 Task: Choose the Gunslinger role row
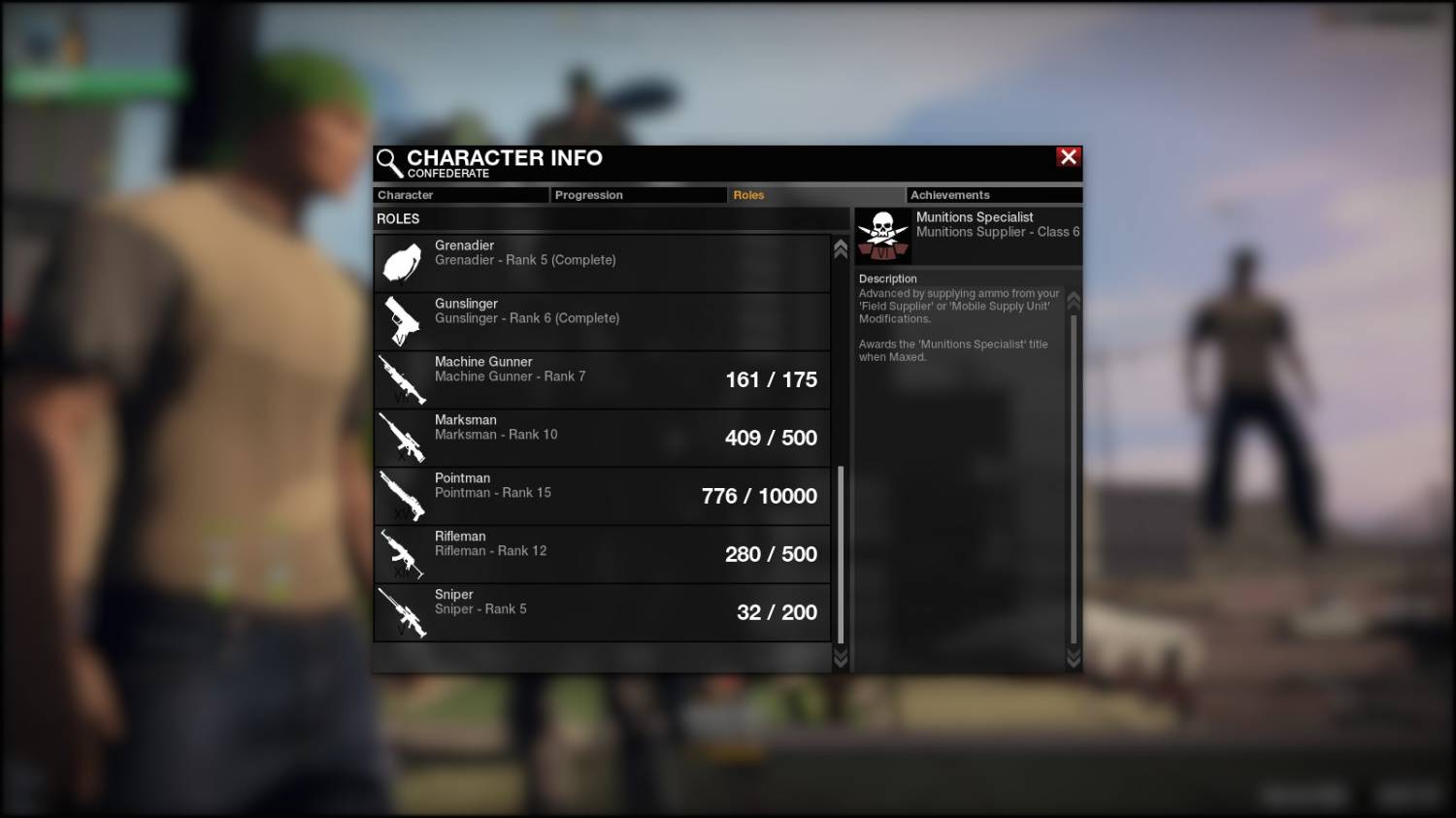click(602, 321)
